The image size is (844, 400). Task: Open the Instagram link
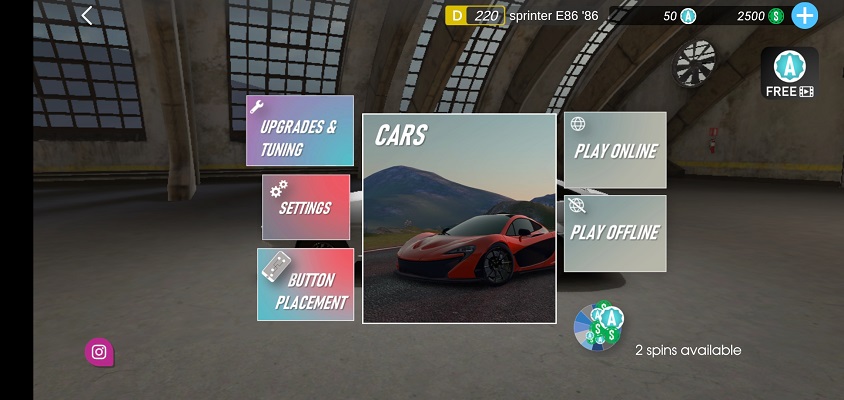tap(99, 351)
